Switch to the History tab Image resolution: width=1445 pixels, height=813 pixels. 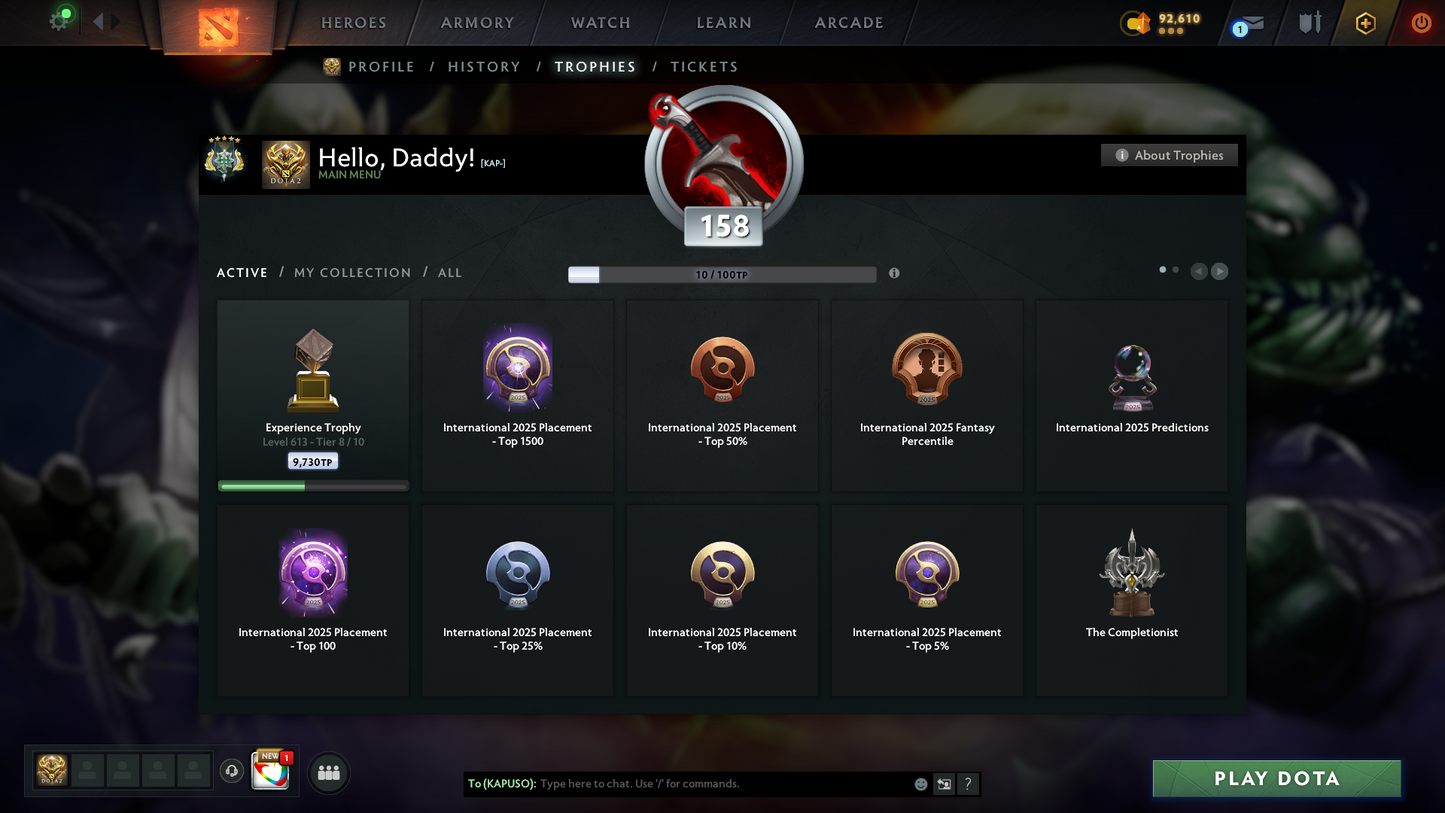[x=484, y=67]
